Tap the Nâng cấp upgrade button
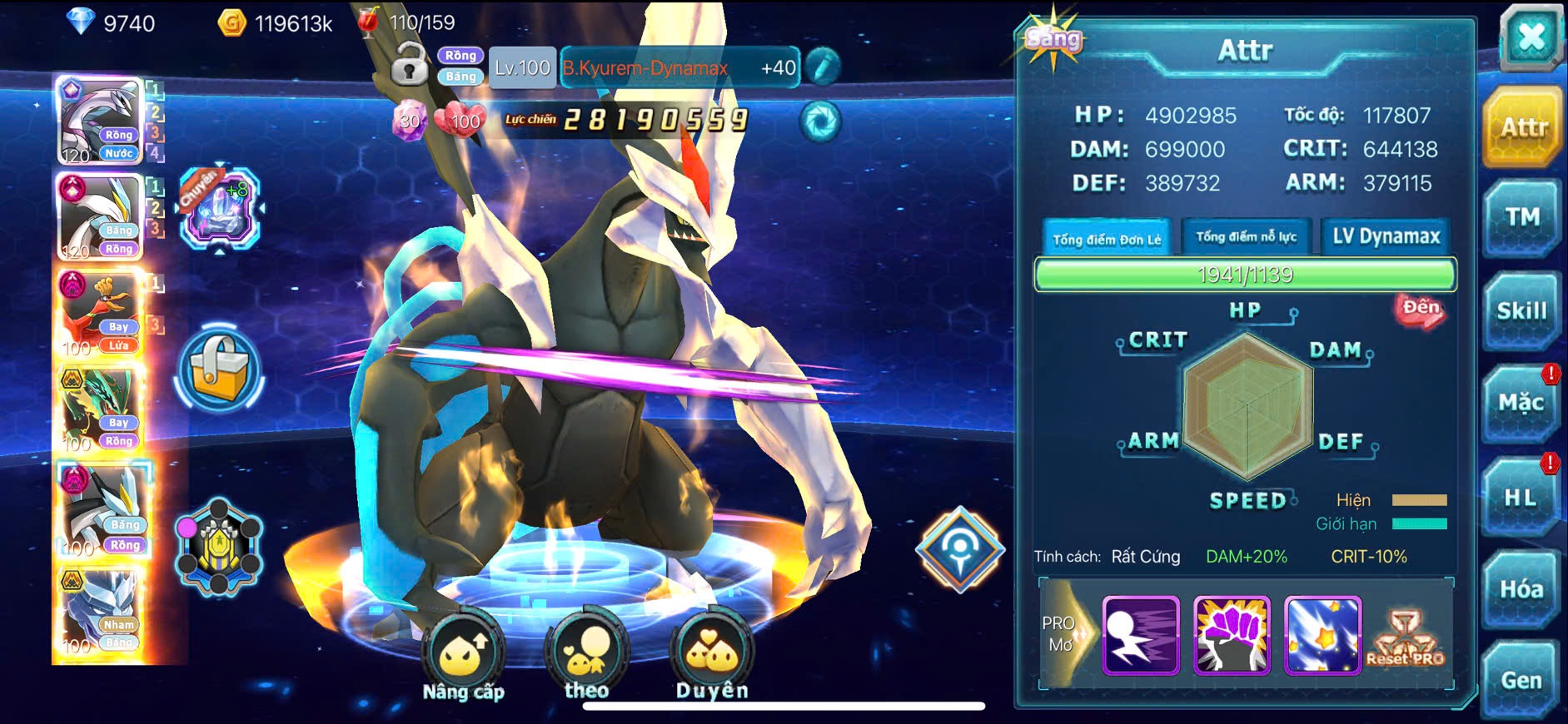This screenshot has width=1568, height=724. [463, 659]
